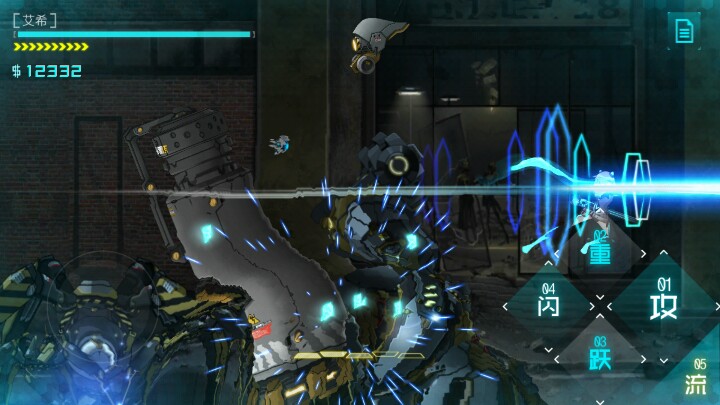Viewport: 720px width, 405px height.
Task: Trigger the 流 skill button
Action: 696,381
